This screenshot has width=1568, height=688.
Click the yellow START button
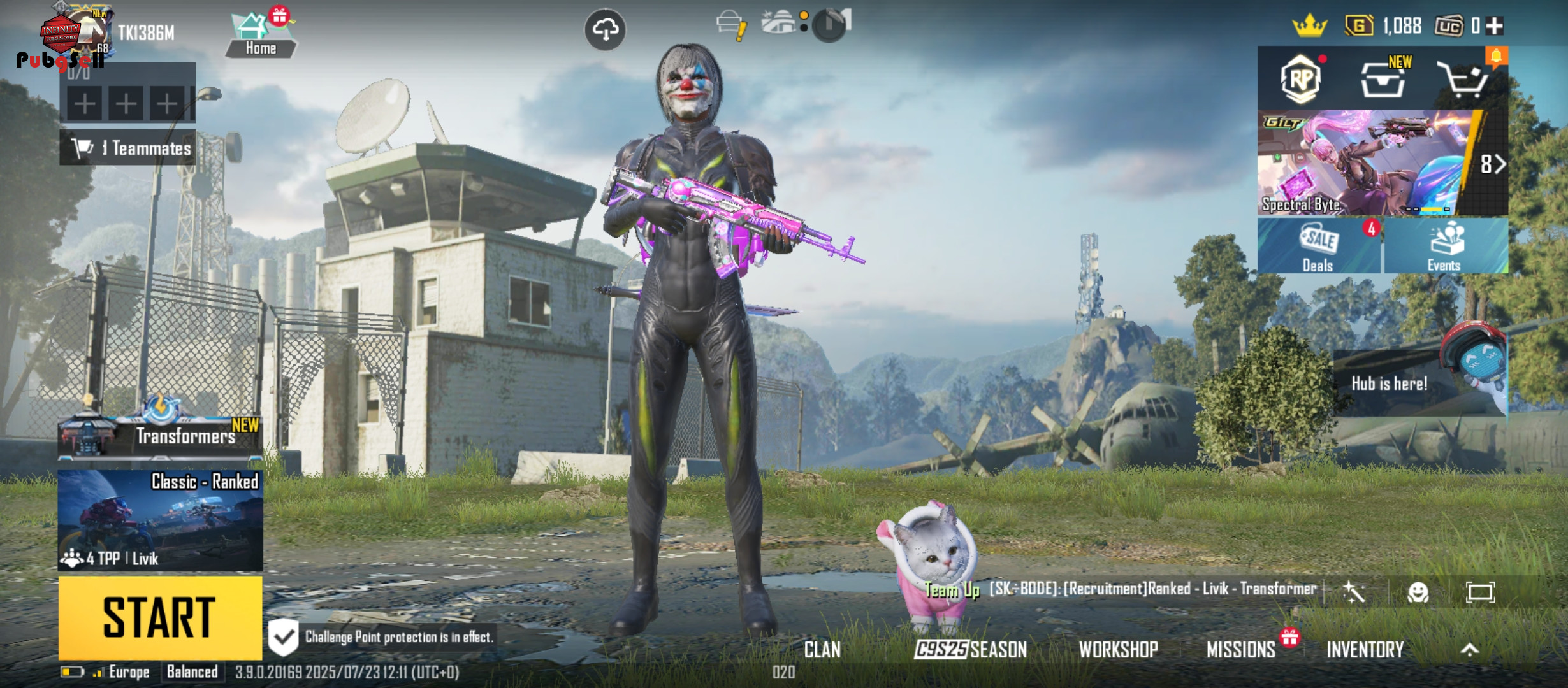click(160, 617)
